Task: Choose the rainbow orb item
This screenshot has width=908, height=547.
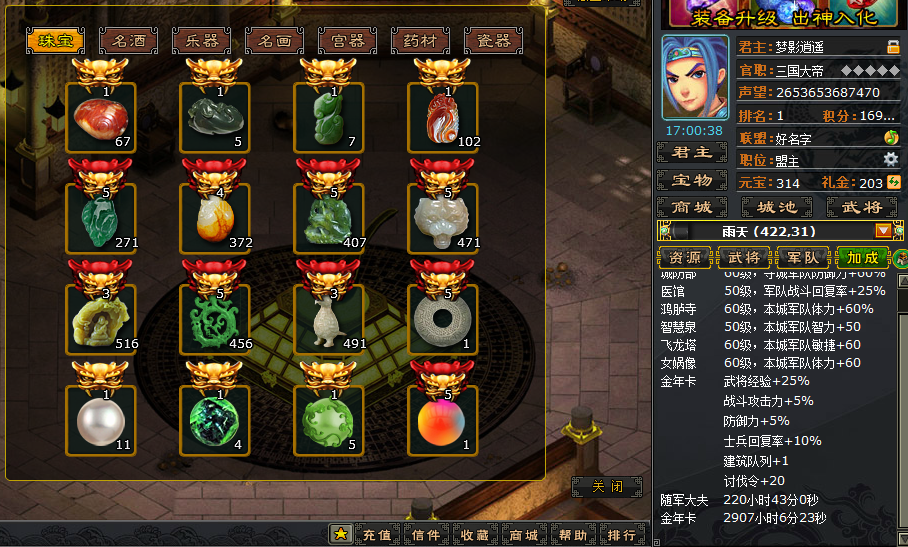Action: tap(442, 420)
